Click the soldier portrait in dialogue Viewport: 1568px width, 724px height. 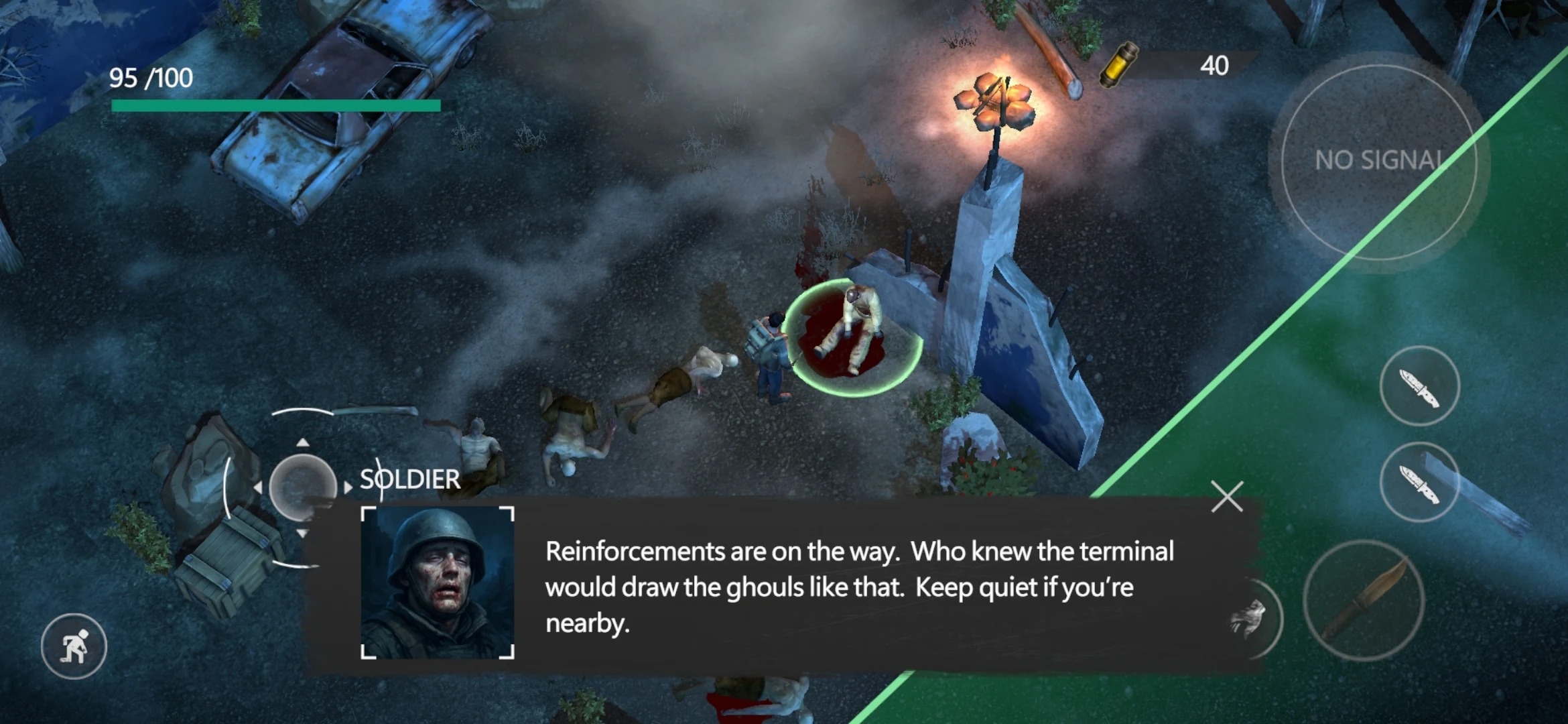438,583
